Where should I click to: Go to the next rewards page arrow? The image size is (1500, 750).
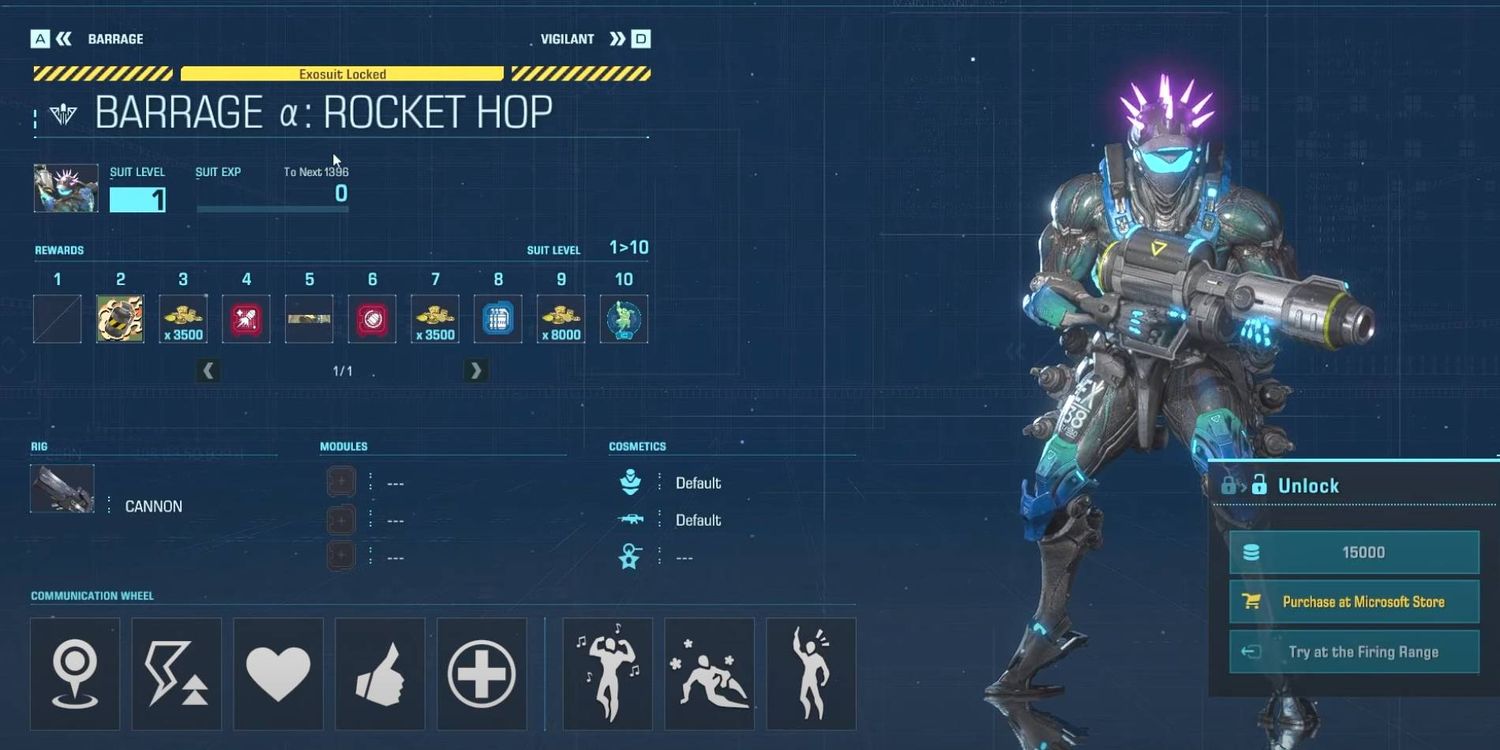[476, 371]
